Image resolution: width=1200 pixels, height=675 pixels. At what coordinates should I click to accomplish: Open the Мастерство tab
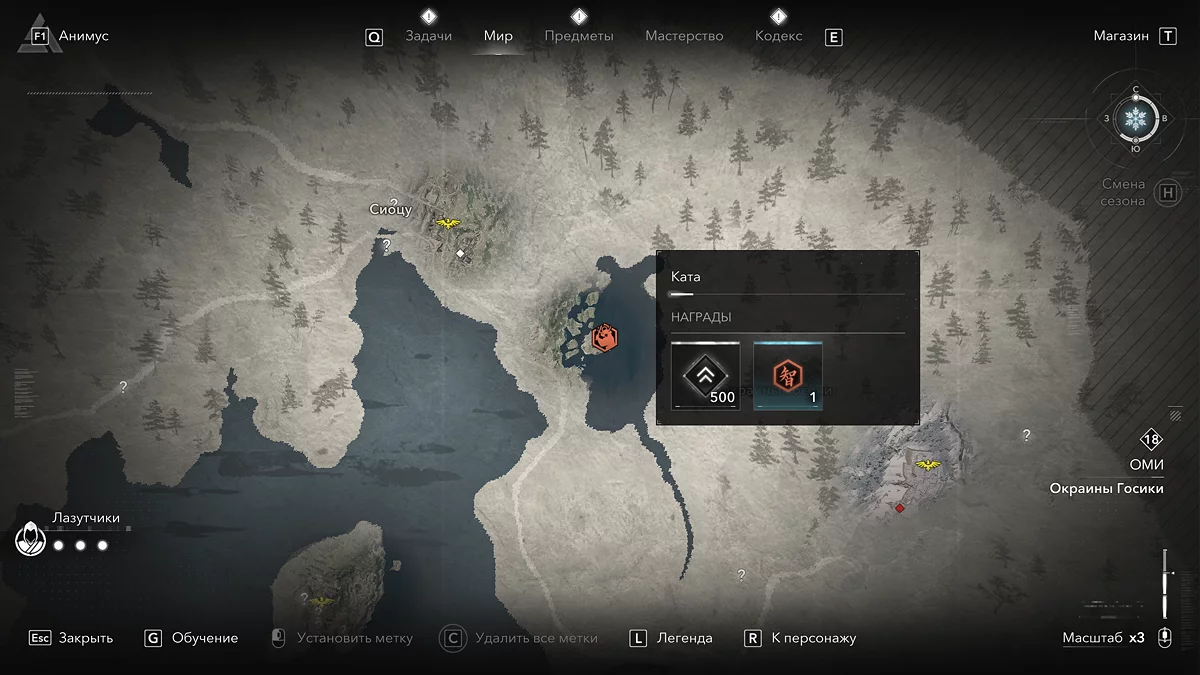pos(684,36)
